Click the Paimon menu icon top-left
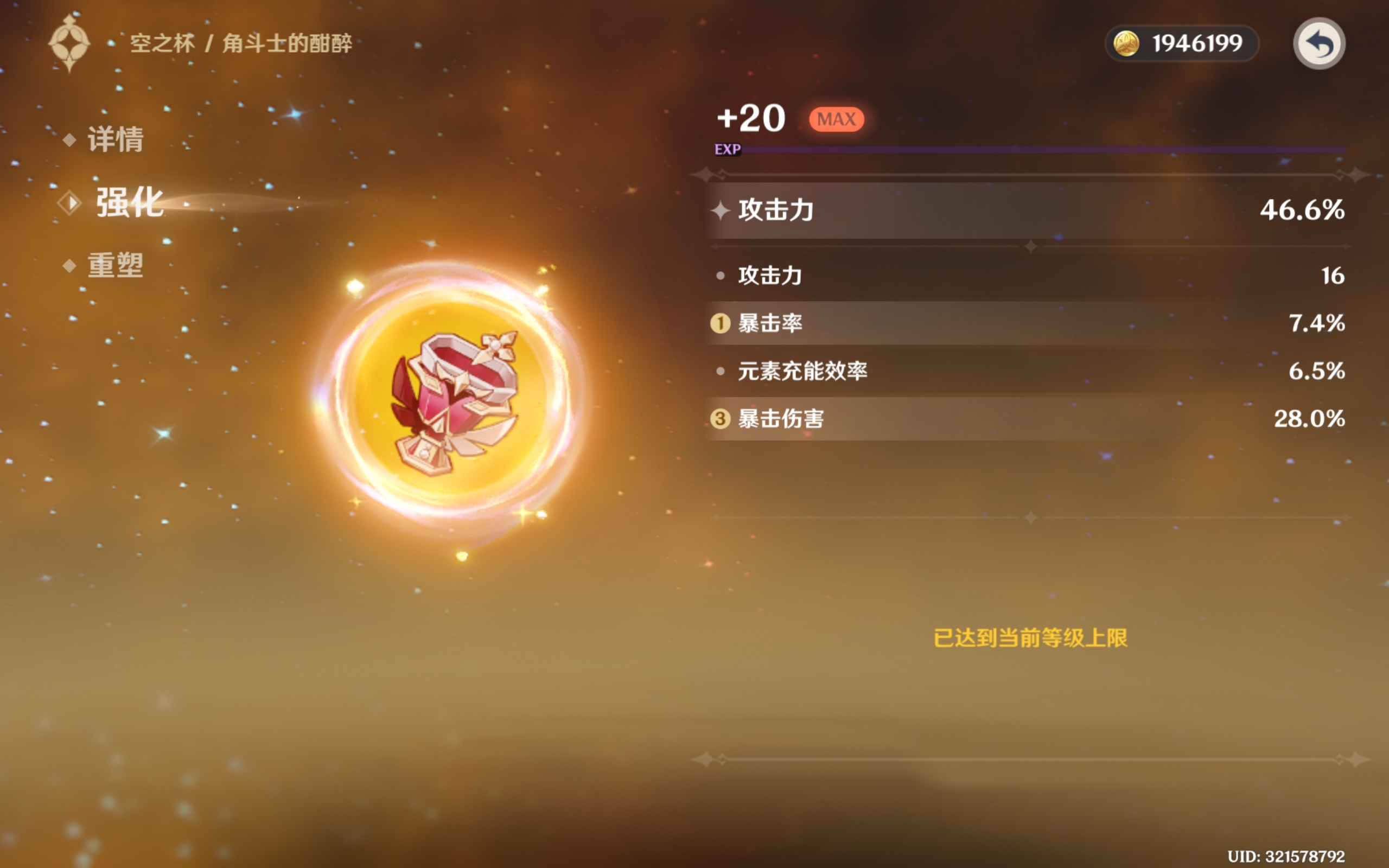The width and height of the screenshot is (1389, 868). click(x=69, y=43)
